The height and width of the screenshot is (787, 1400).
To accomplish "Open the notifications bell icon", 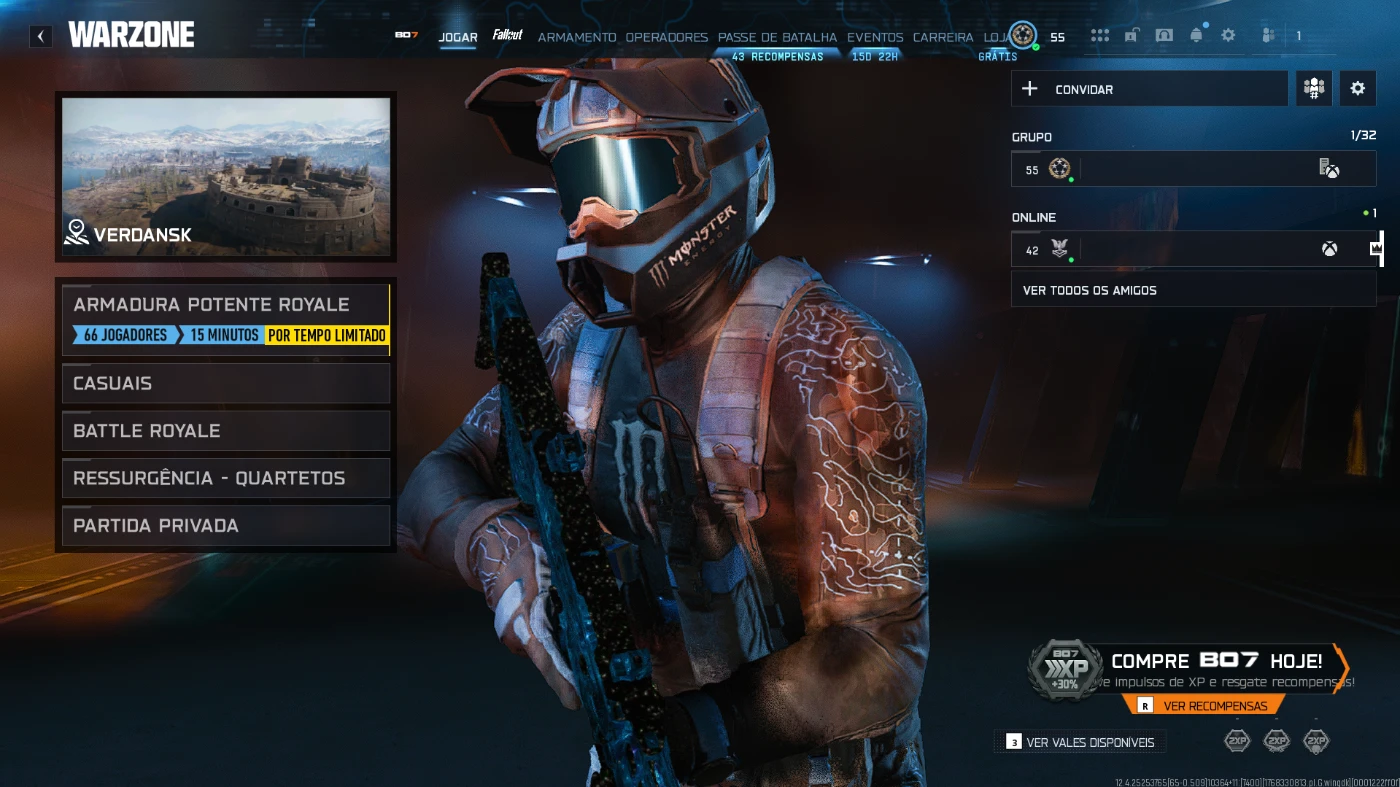I will [1196, 36].
